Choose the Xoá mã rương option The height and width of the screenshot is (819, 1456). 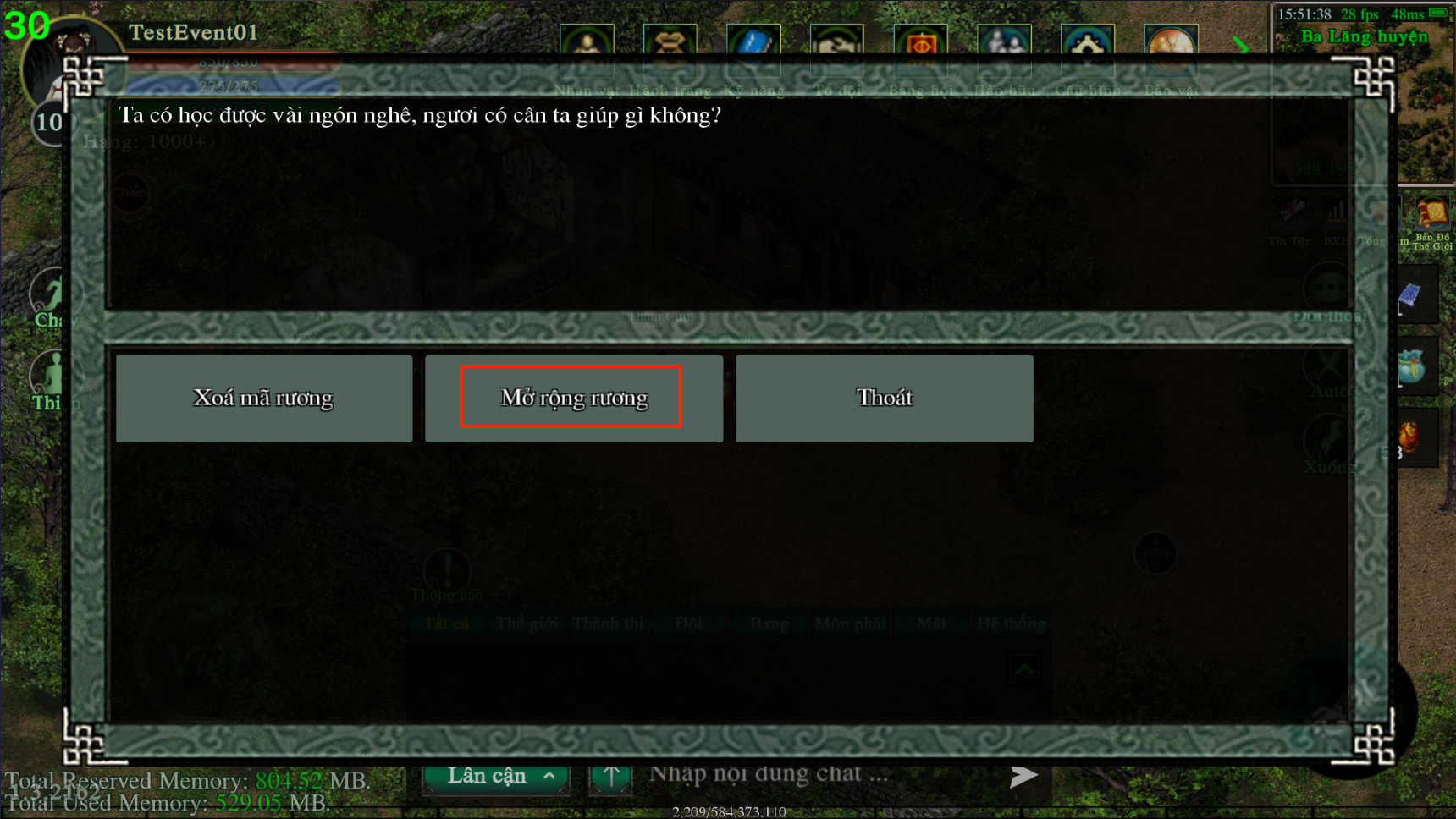263,399
